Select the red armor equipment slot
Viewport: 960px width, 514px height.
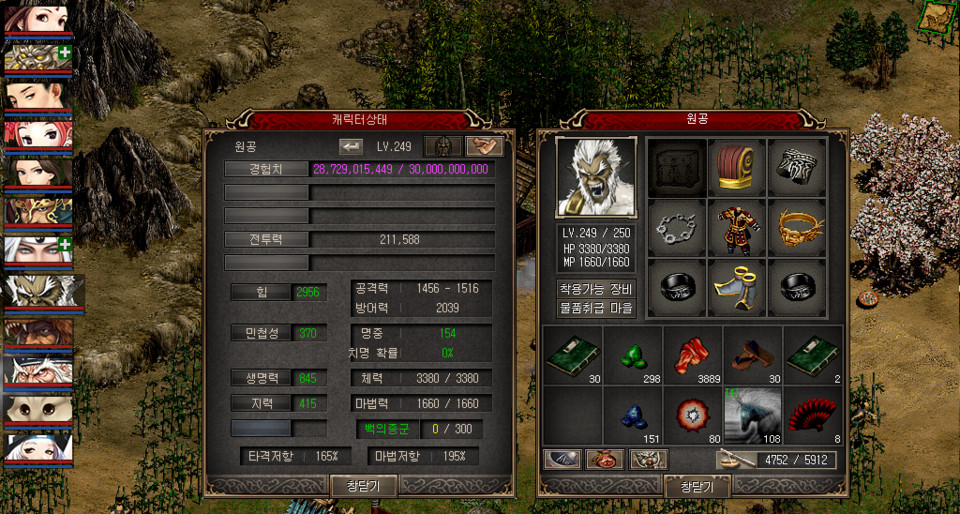click(737, 228)
